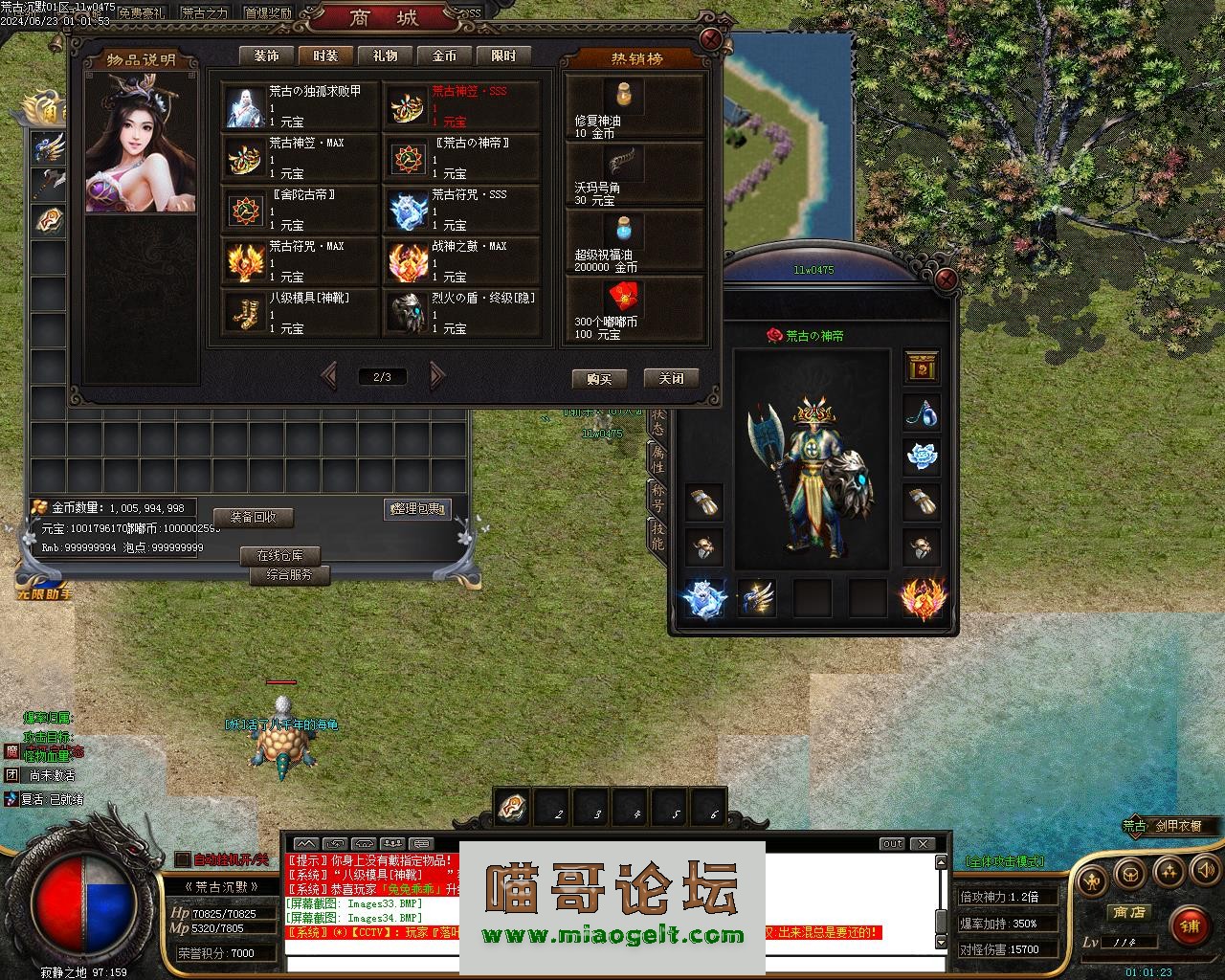Viewport: 1225px width, 980px height.
Task: Go back to the previous shop page
Action: (x=328, y=376)
